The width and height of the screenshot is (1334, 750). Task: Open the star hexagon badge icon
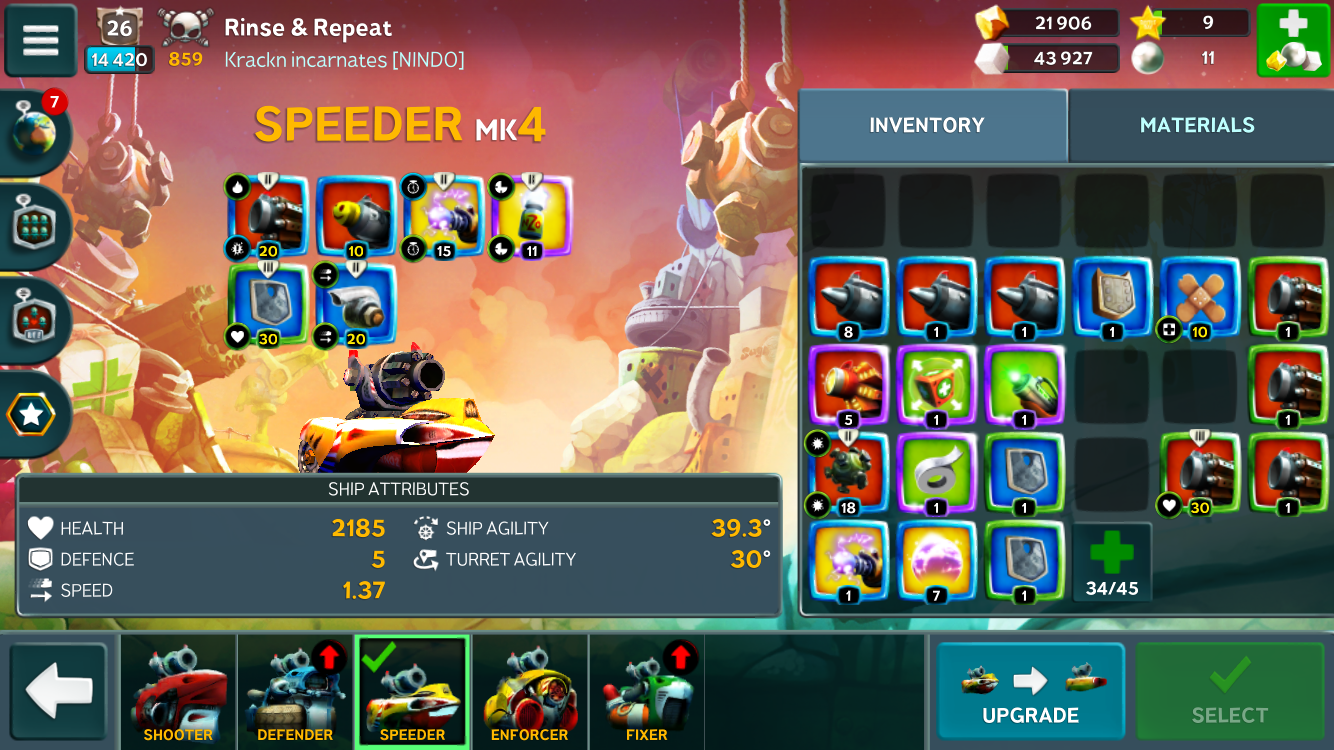click(x=33, y=414)
